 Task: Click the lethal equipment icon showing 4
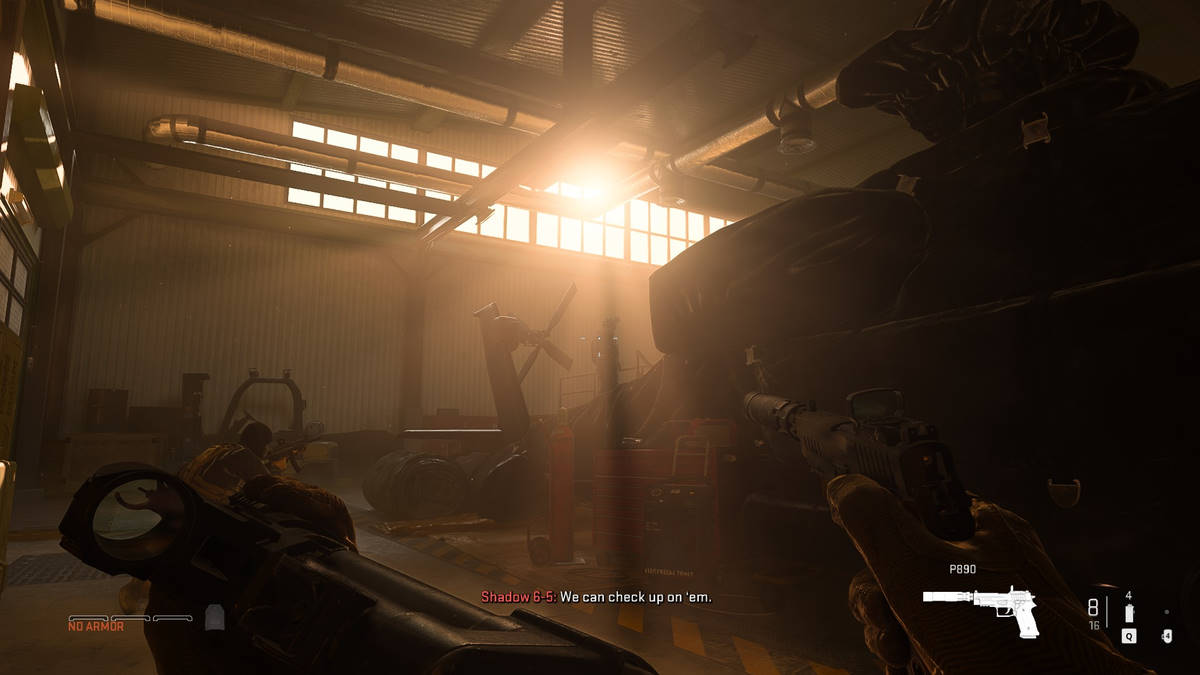pos(1166,634)
